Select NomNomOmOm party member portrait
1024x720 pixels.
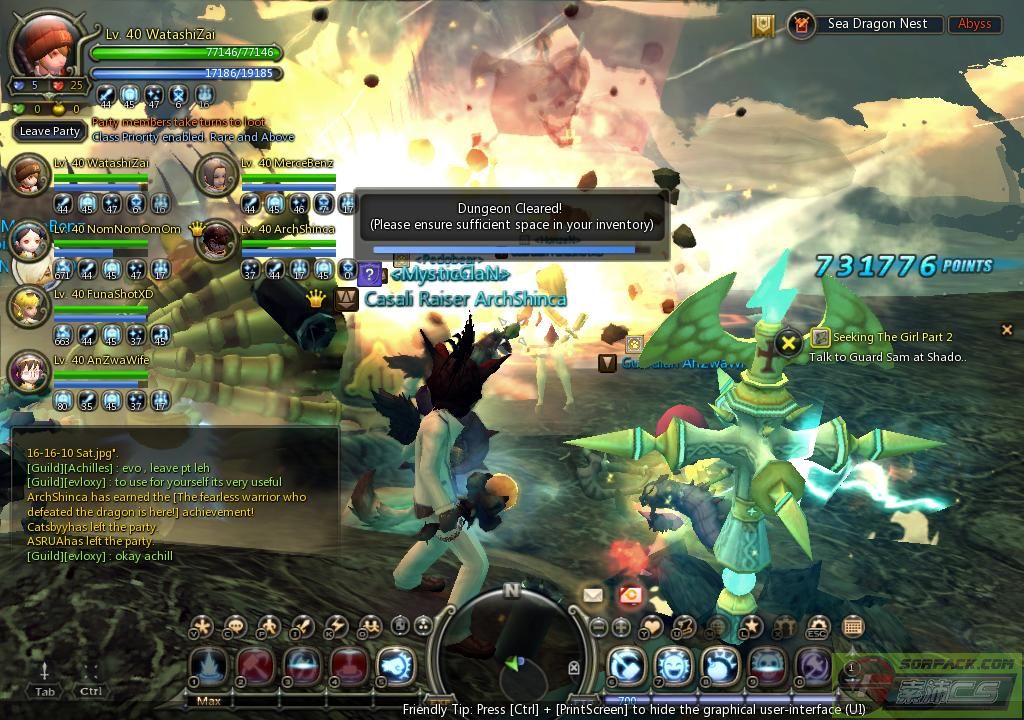click(x=29, y=241)
